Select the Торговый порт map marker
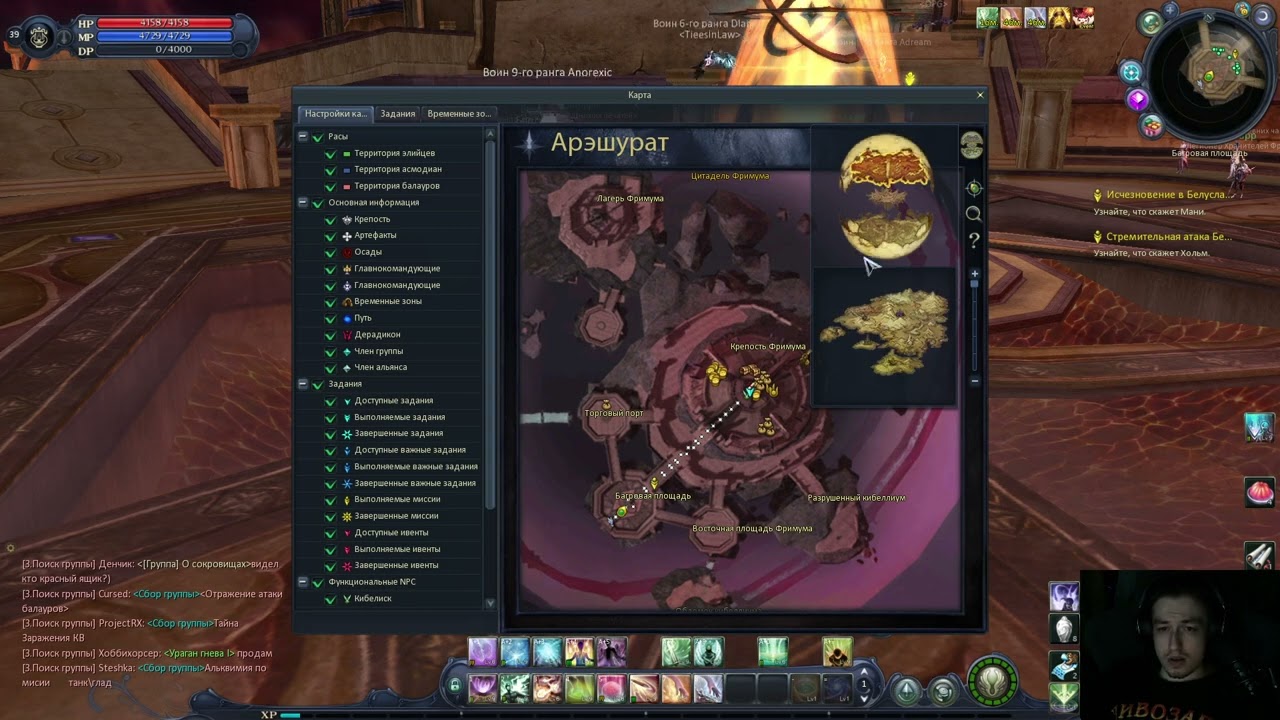This screenshot has width=1280, height=720. [x=606, y=405]
